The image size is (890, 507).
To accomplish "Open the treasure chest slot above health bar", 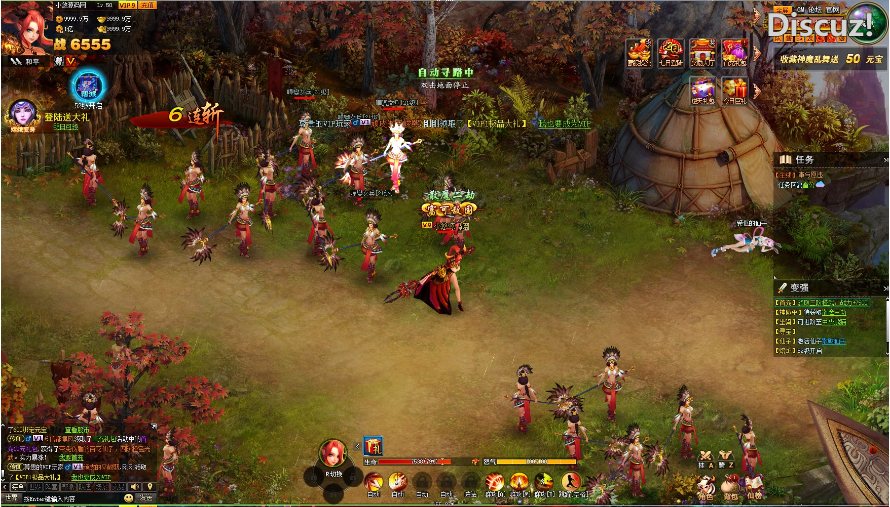I will coord(372,446).
